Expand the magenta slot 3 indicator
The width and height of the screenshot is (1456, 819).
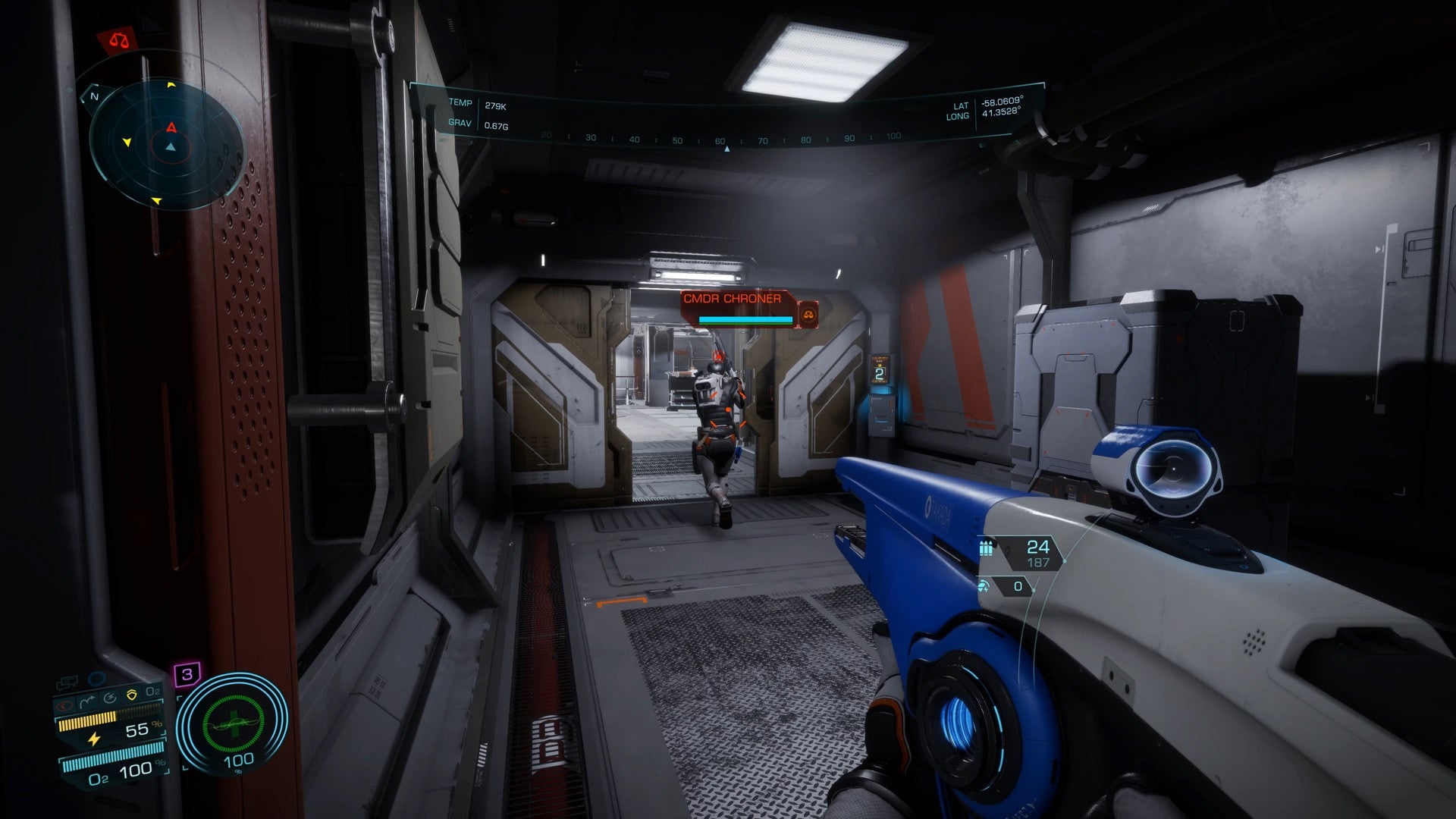coord(187,673)
